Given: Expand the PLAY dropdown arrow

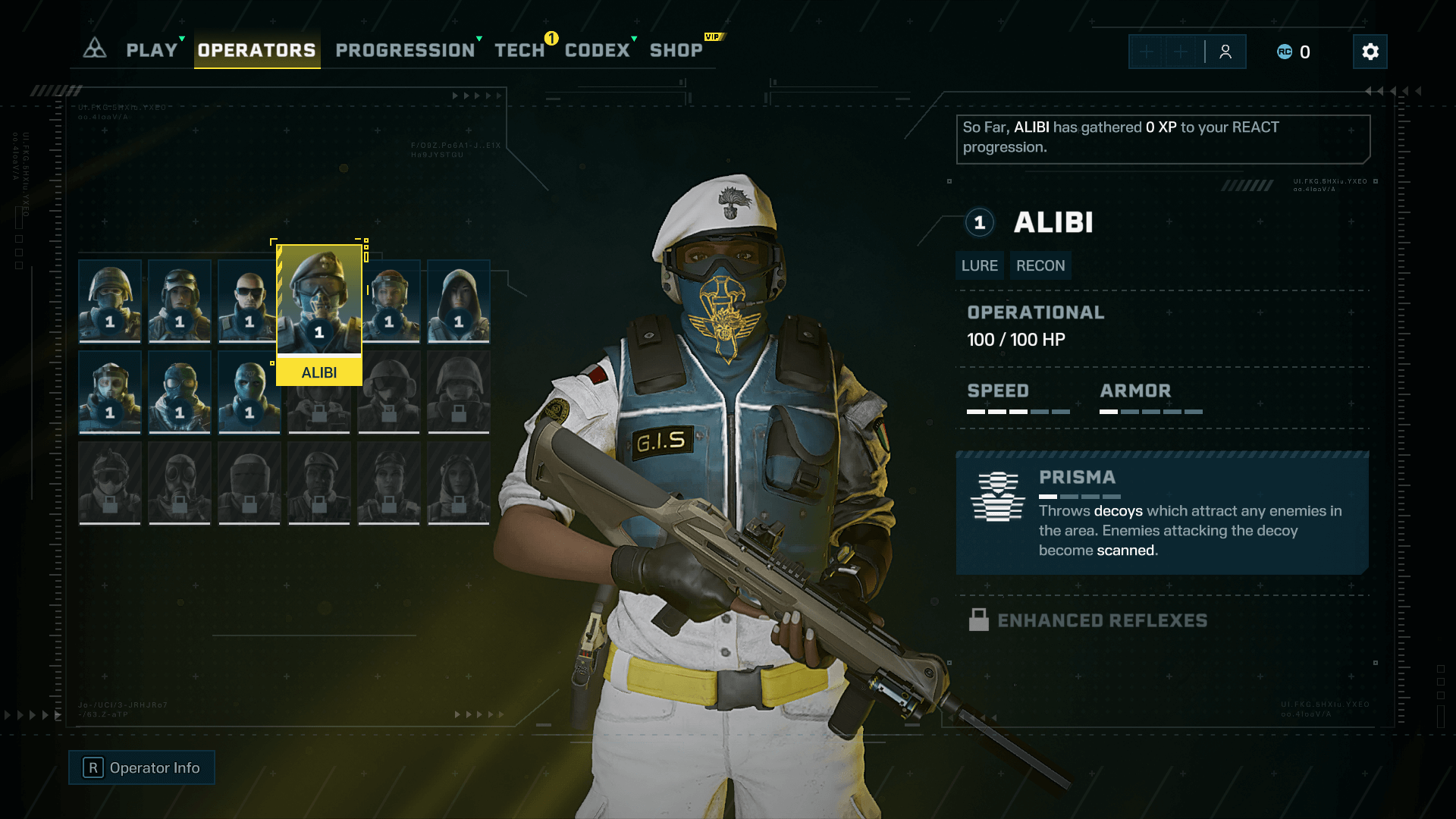Looking at the screenshot, I should pos(180,38).
